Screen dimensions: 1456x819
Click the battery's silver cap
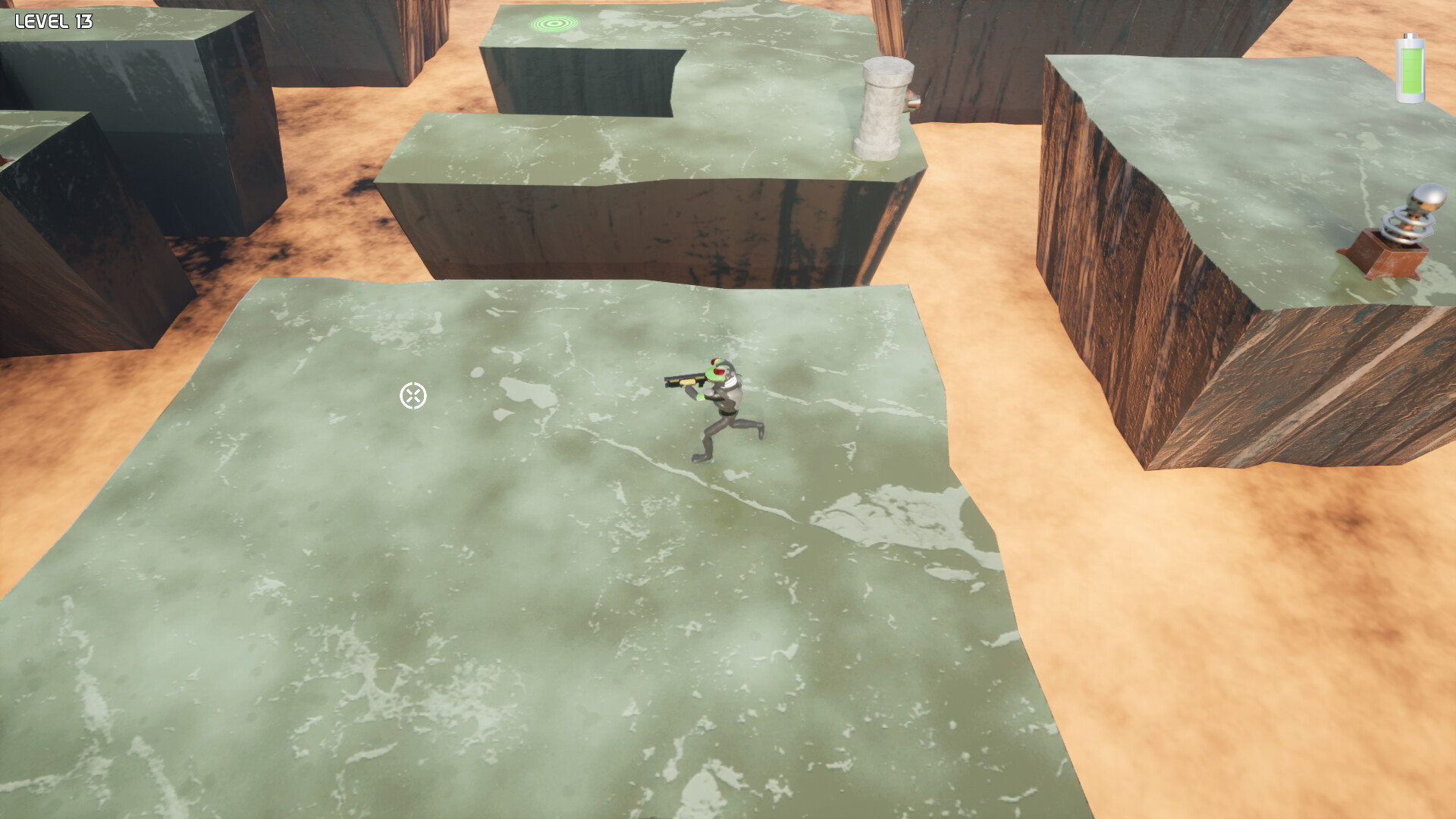[1410, 36]
